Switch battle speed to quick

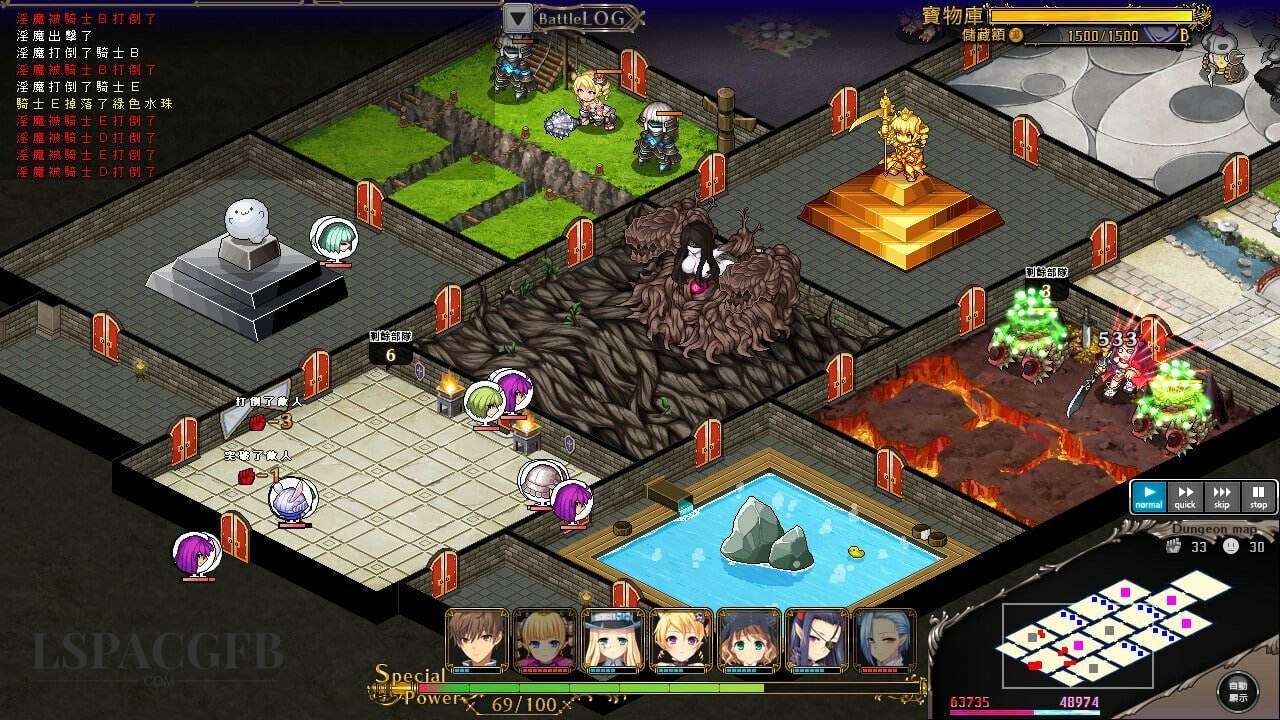pos(1185,496)
